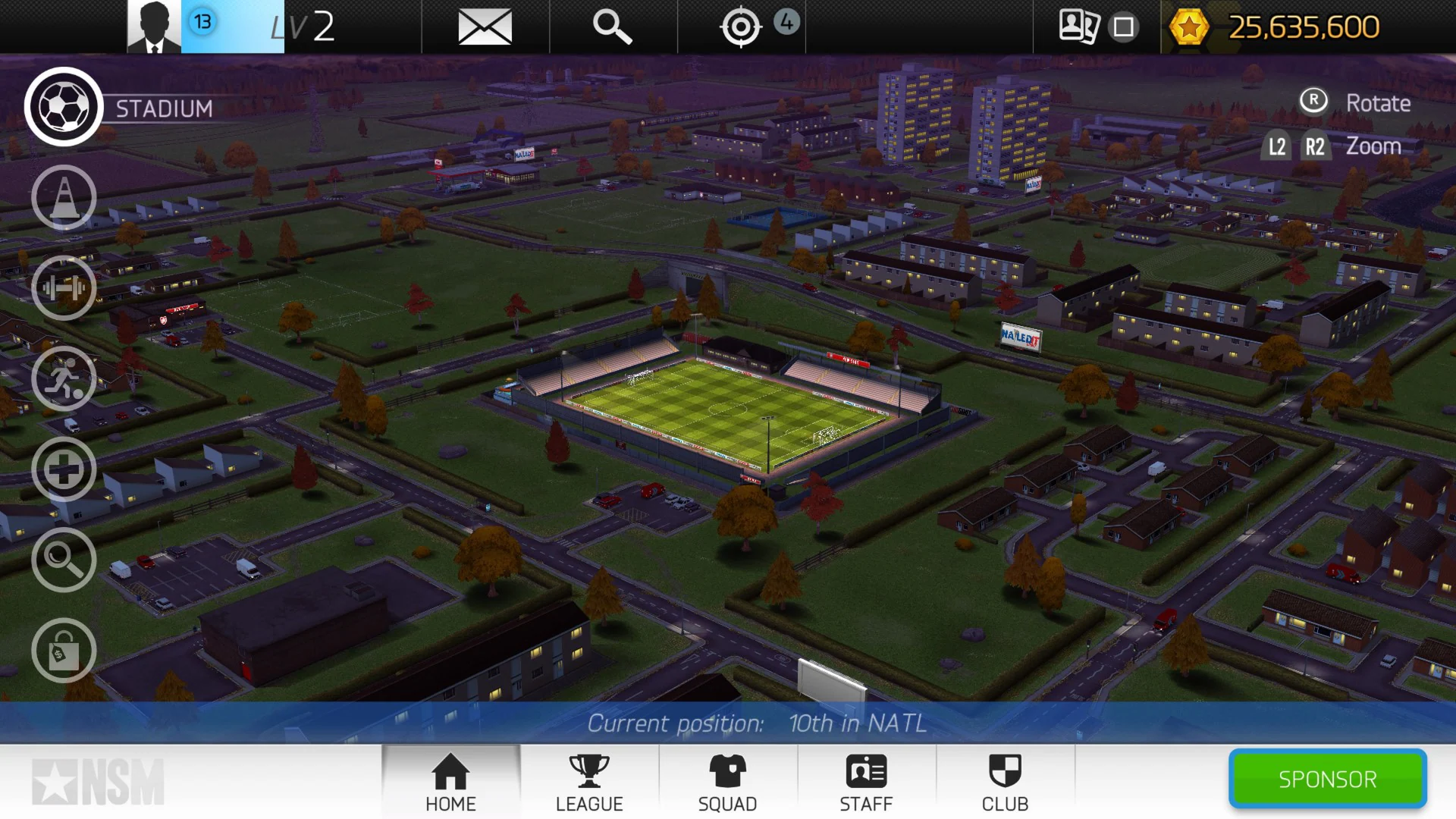Image resolution: width=1456 pixels, height=819 pixels.
Task: Open the medical cross facility
Action: (x=64, y=469)
